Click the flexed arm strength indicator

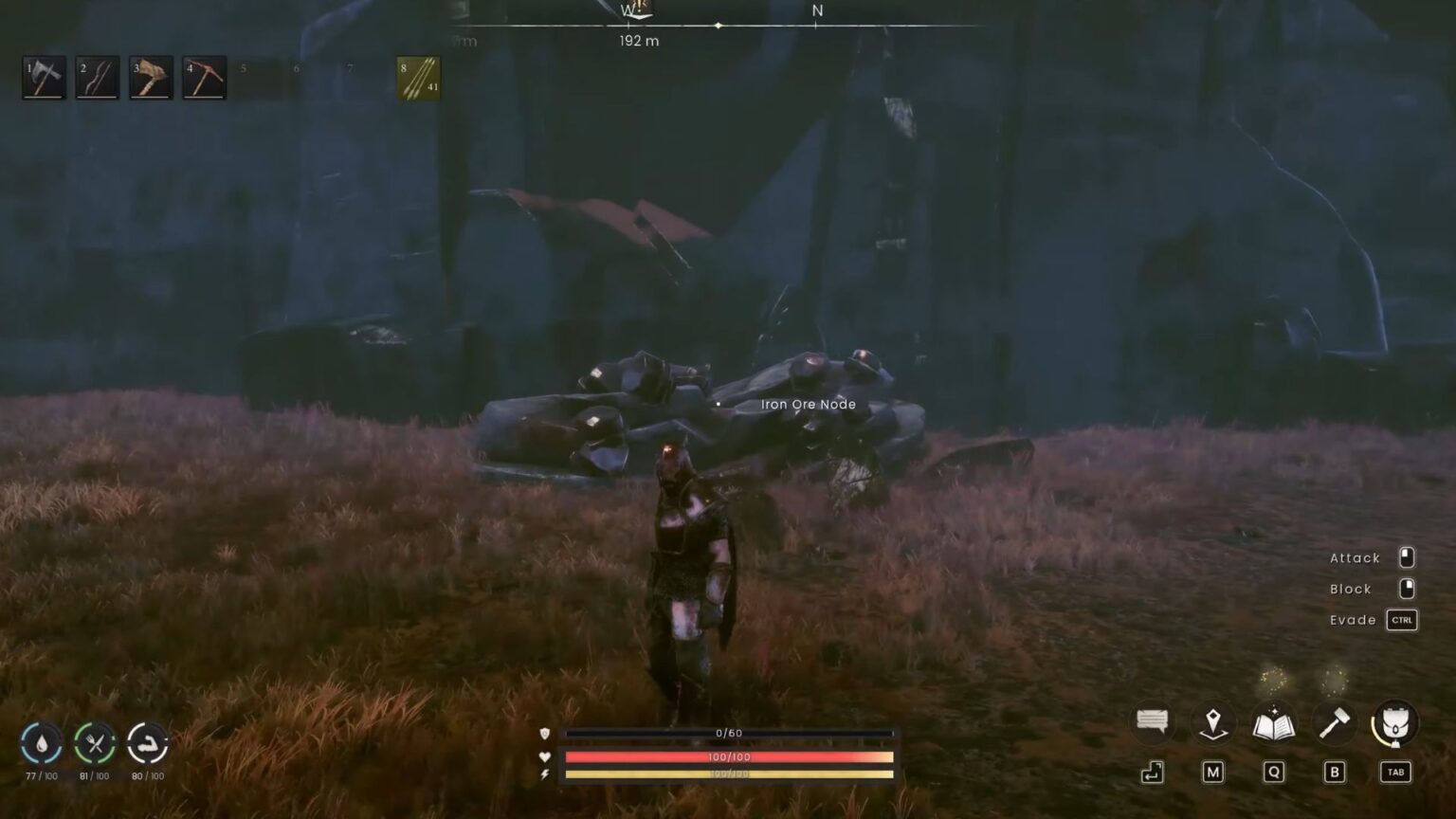click(x=147, y=745)
